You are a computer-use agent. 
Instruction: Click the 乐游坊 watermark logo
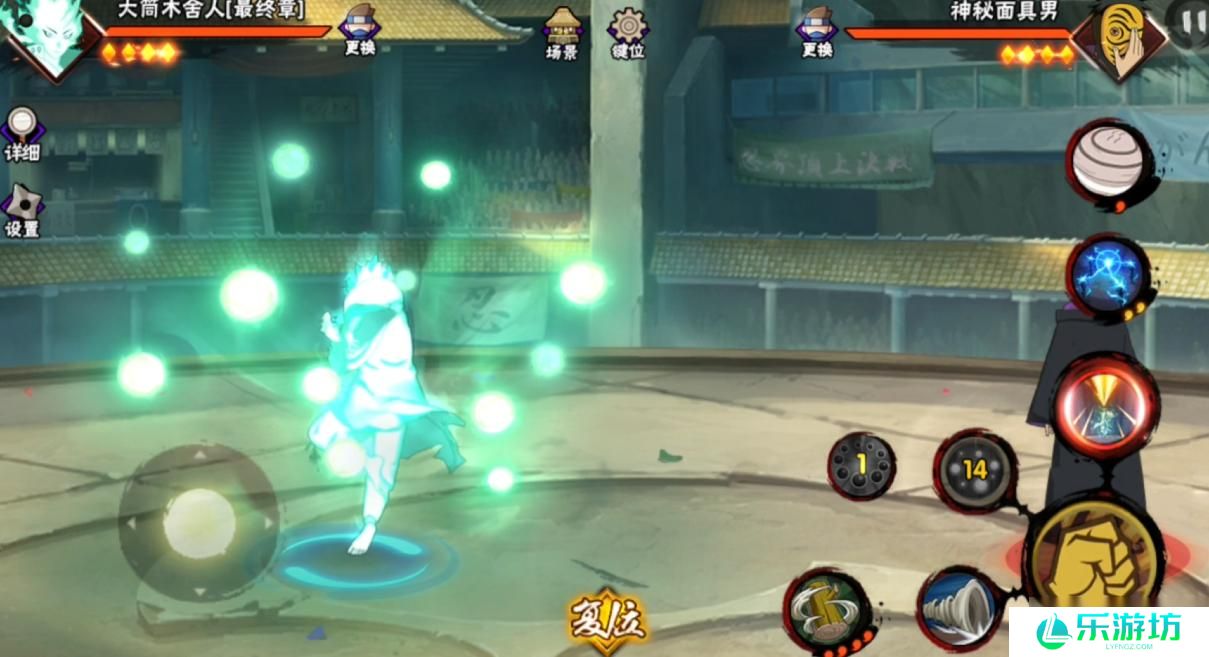[x=1108, y=630]
